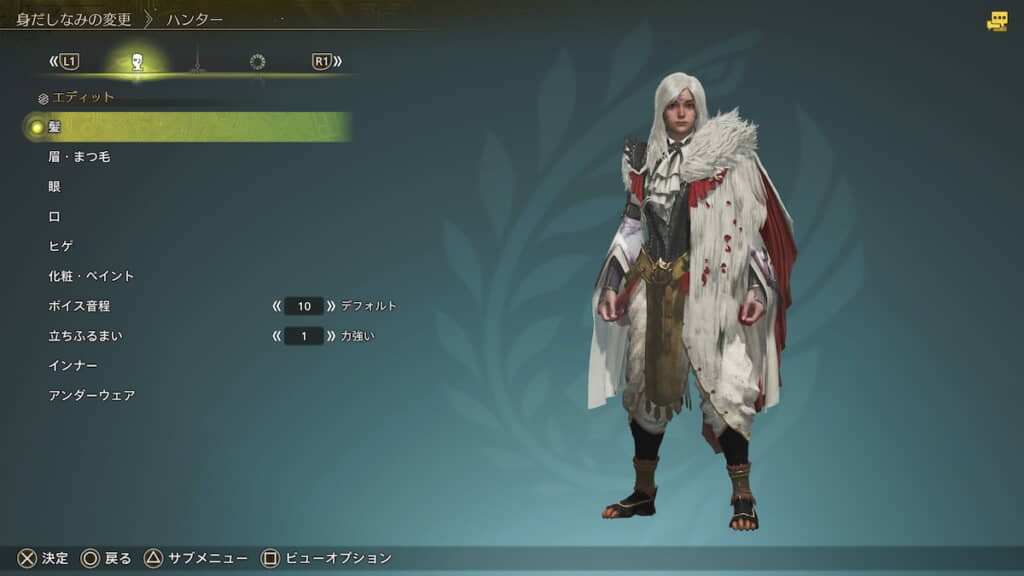This screenshot has width=1024, height=576.
Task: Click the yellow chat icon in the corner
Action: 997,21
